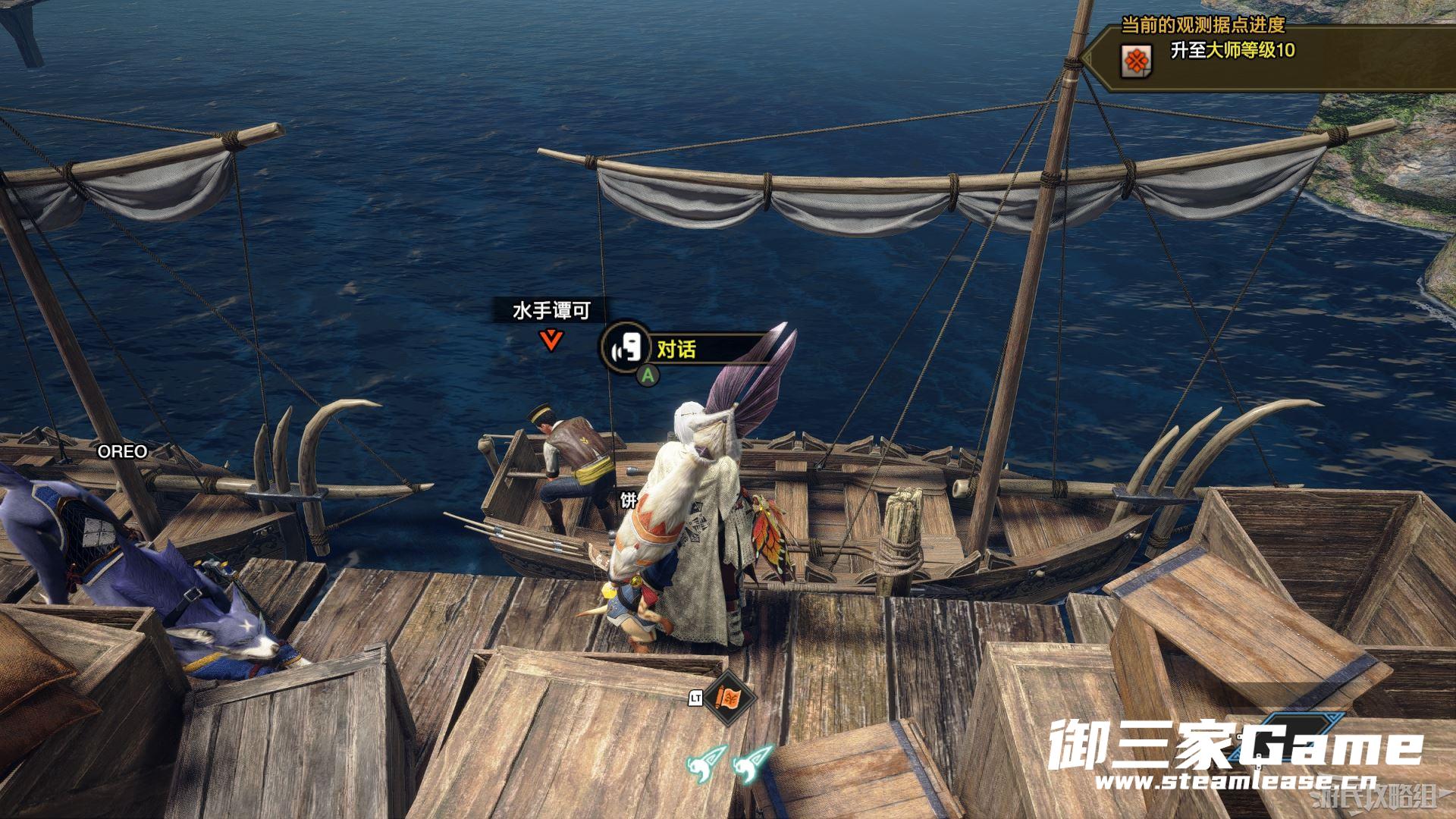Click the 水手谭可 NPC name label
Image resolution: width=1456 pixels, height=819 pixels.
[551, 311]
